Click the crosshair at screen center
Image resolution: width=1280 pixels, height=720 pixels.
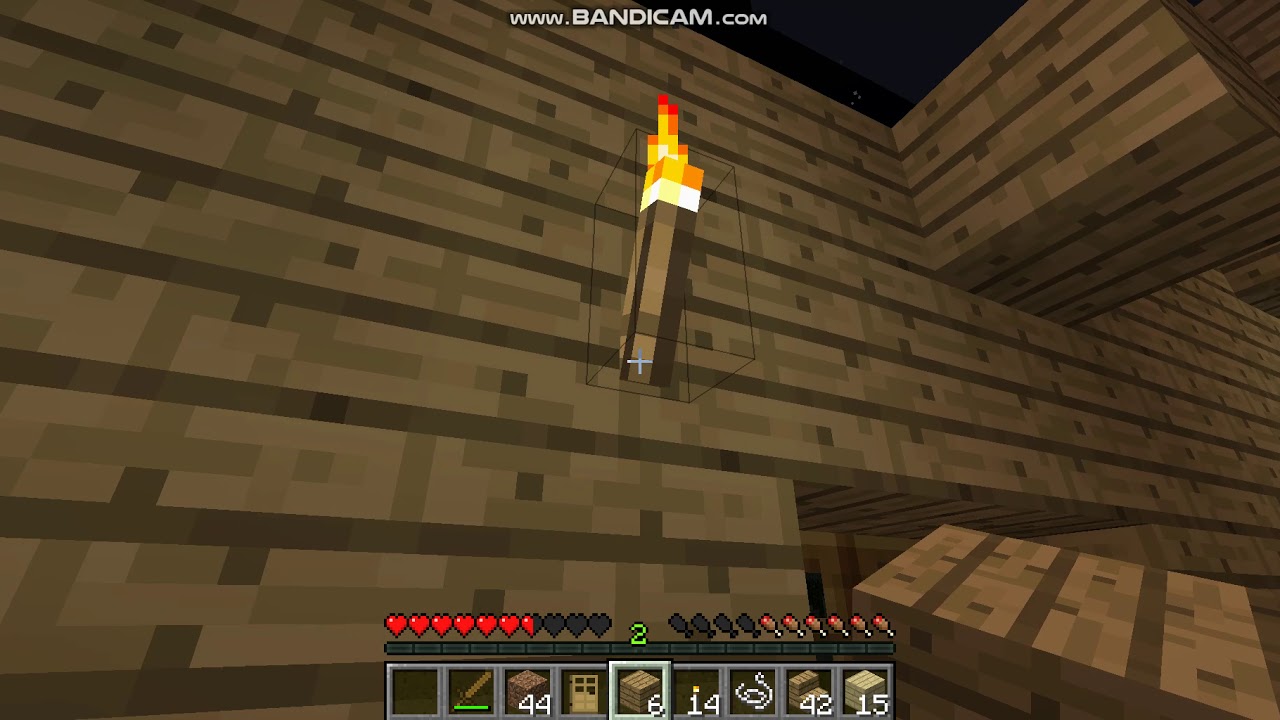[640, 362]
